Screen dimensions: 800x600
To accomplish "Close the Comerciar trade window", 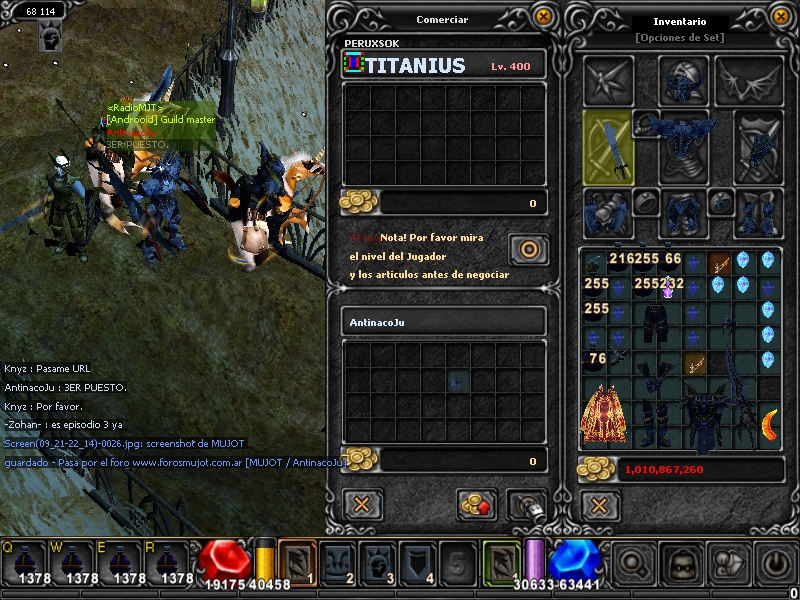I will (x=543, y=16).
